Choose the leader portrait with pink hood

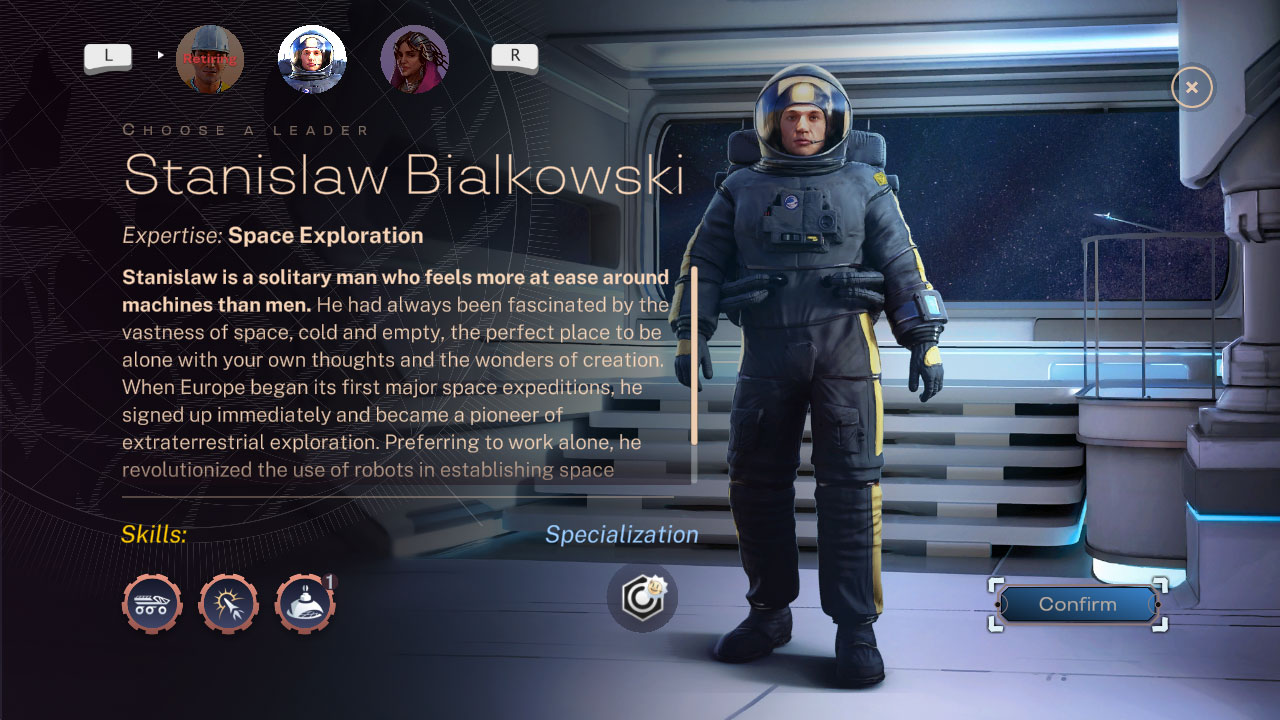tap(414, 59)
